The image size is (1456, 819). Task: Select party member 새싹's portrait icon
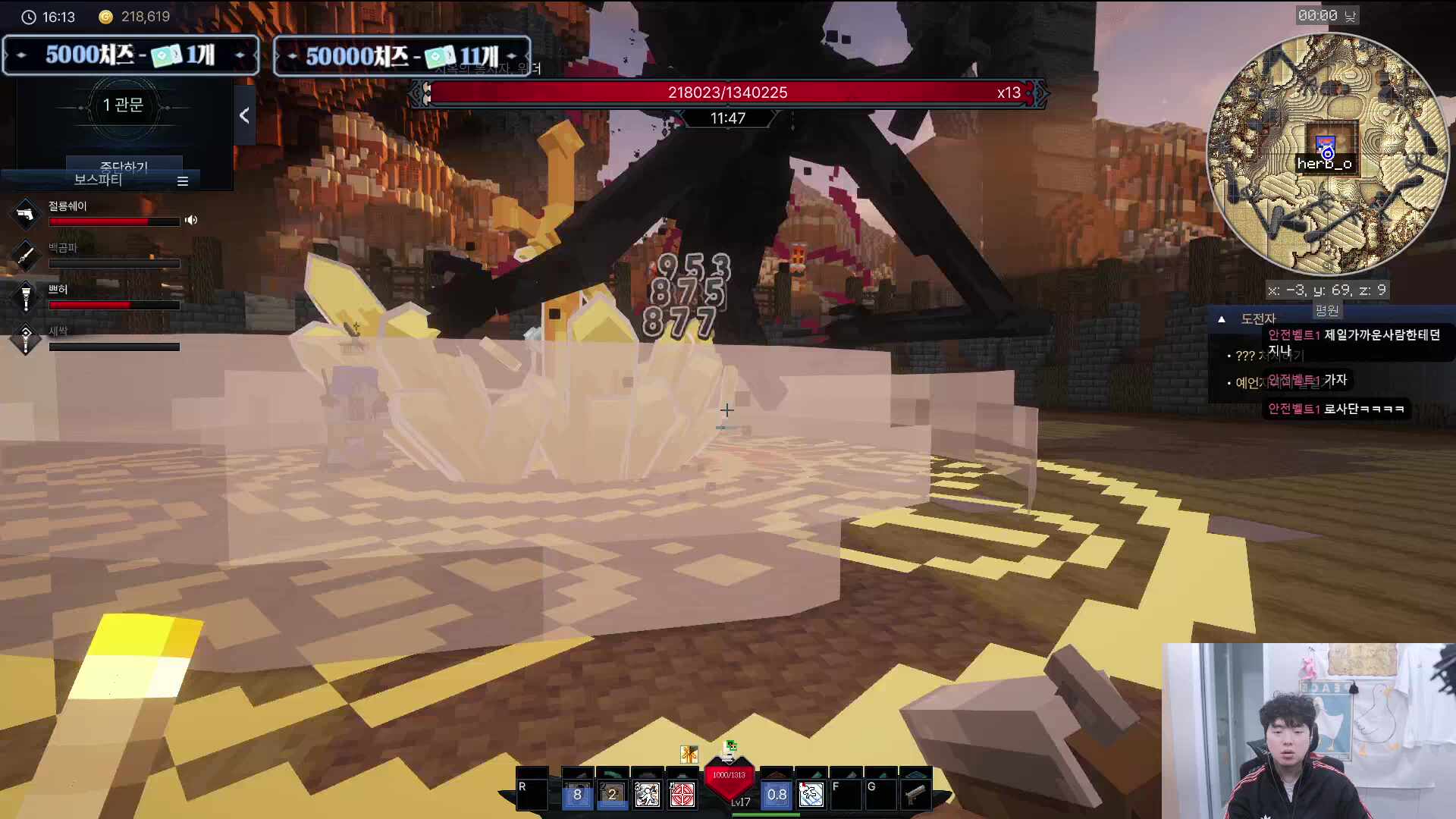pyautogui.click(x=26, y=339)
